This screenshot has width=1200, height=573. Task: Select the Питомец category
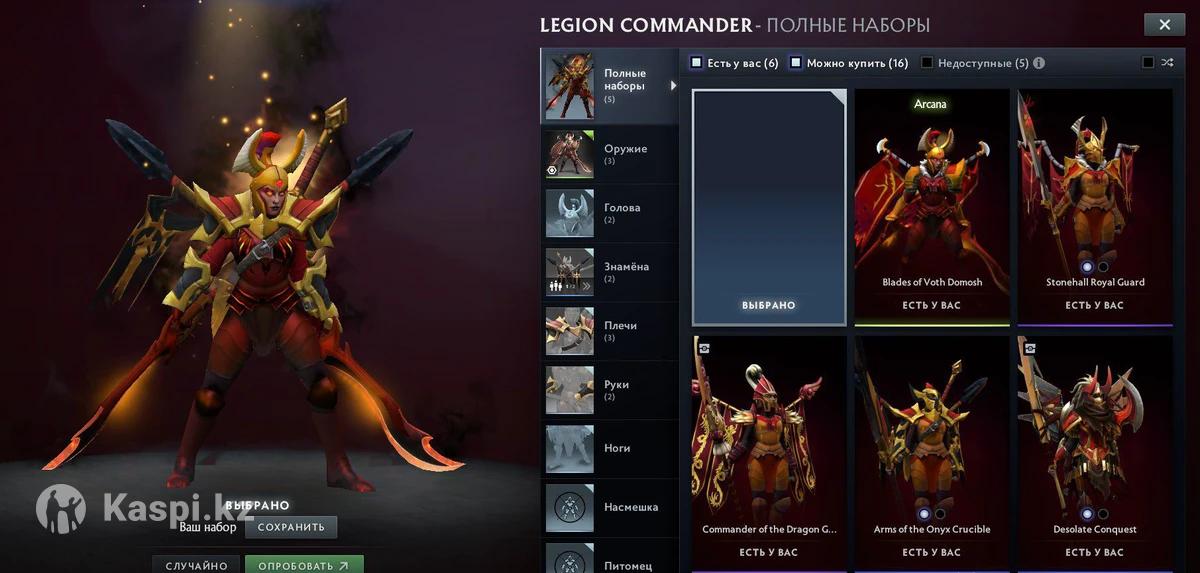coord(609,561)
